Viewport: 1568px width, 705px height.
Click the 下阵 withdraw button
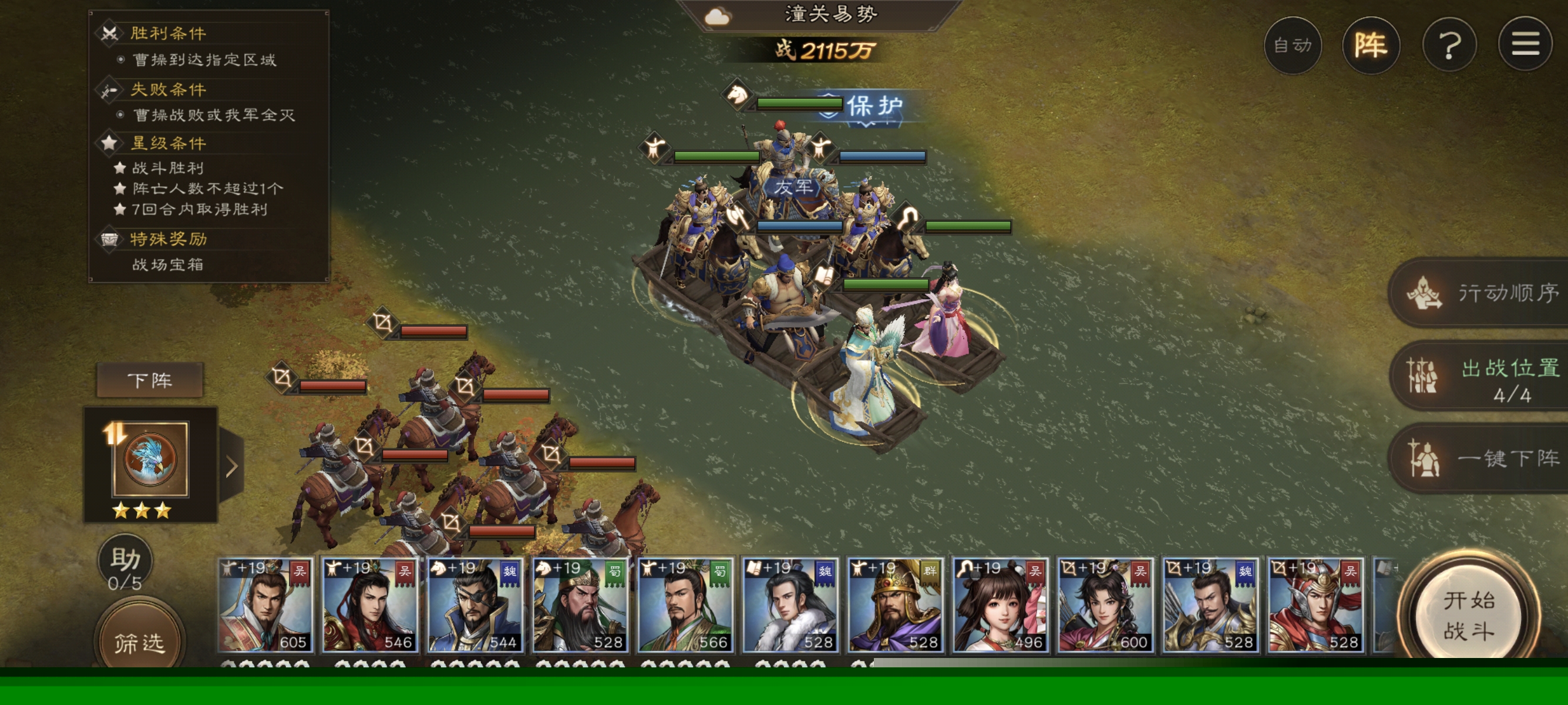coord(150,380)
